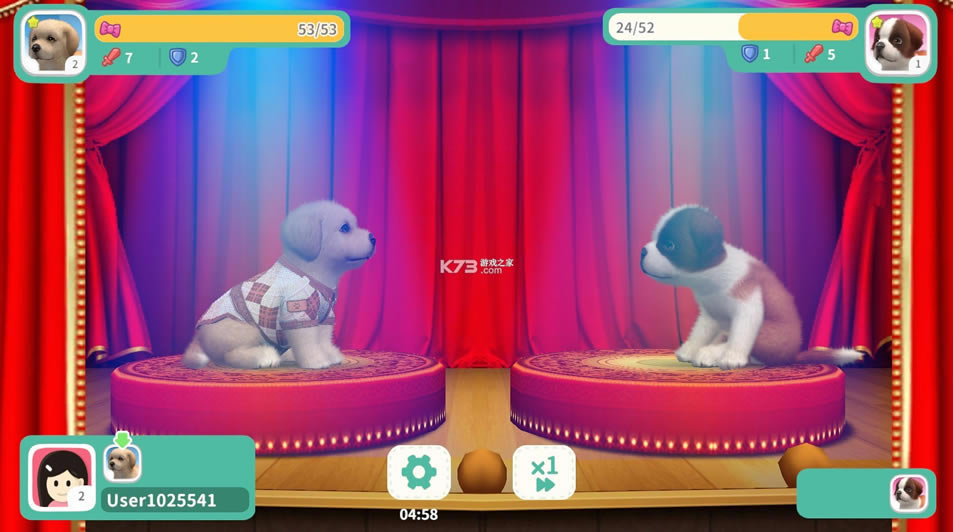Open the gear settings button
This screenshot has width=953, height=532.
click(x=419, y=472)
